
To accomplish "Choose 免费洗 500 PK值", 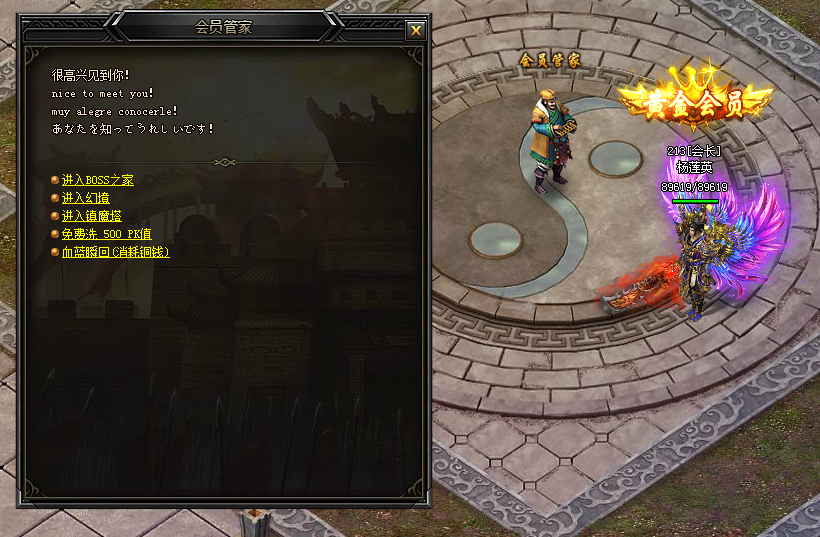I will pos(106,234).
